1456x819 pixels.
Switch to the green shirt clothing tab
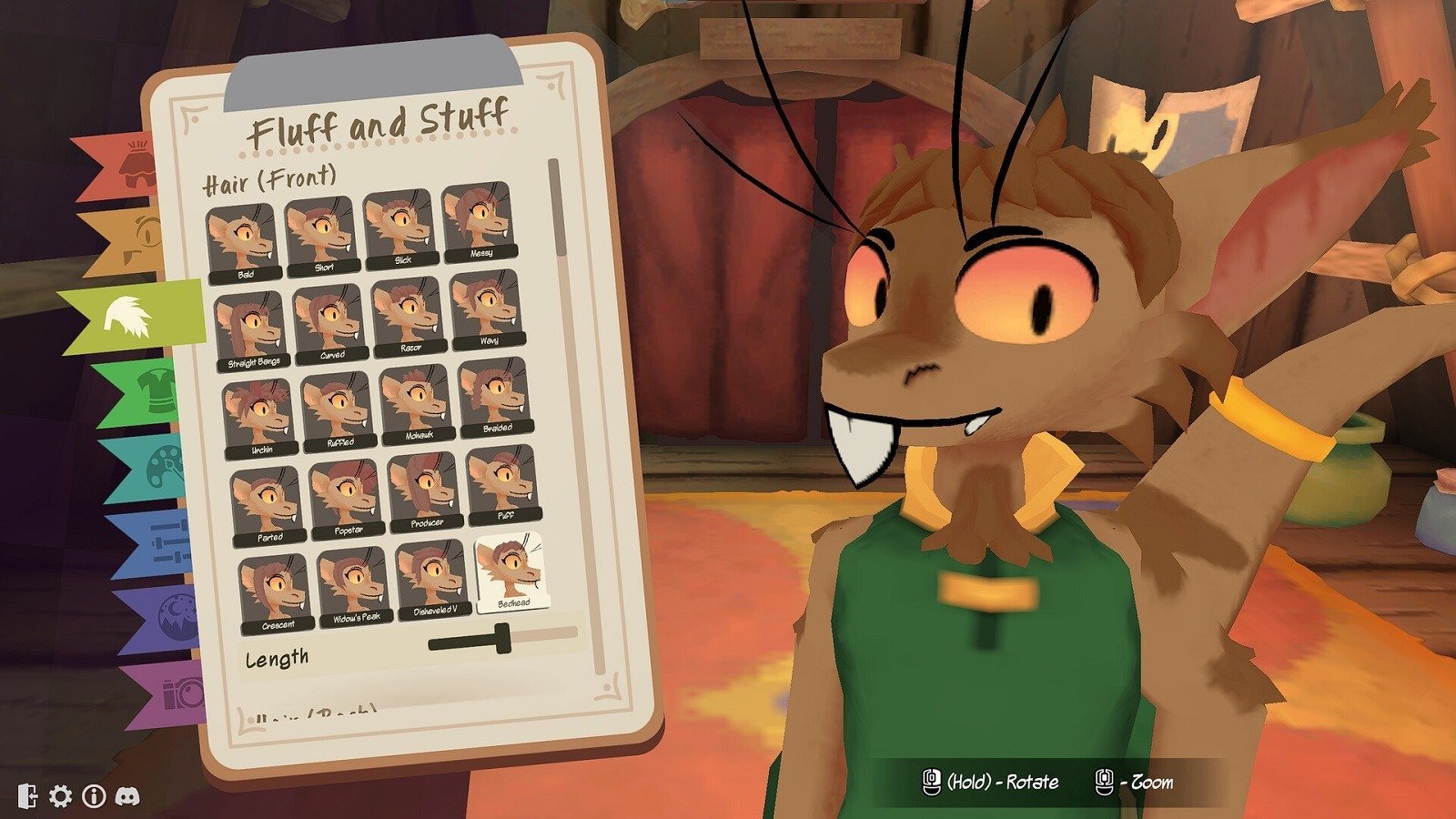click(146, 393)
